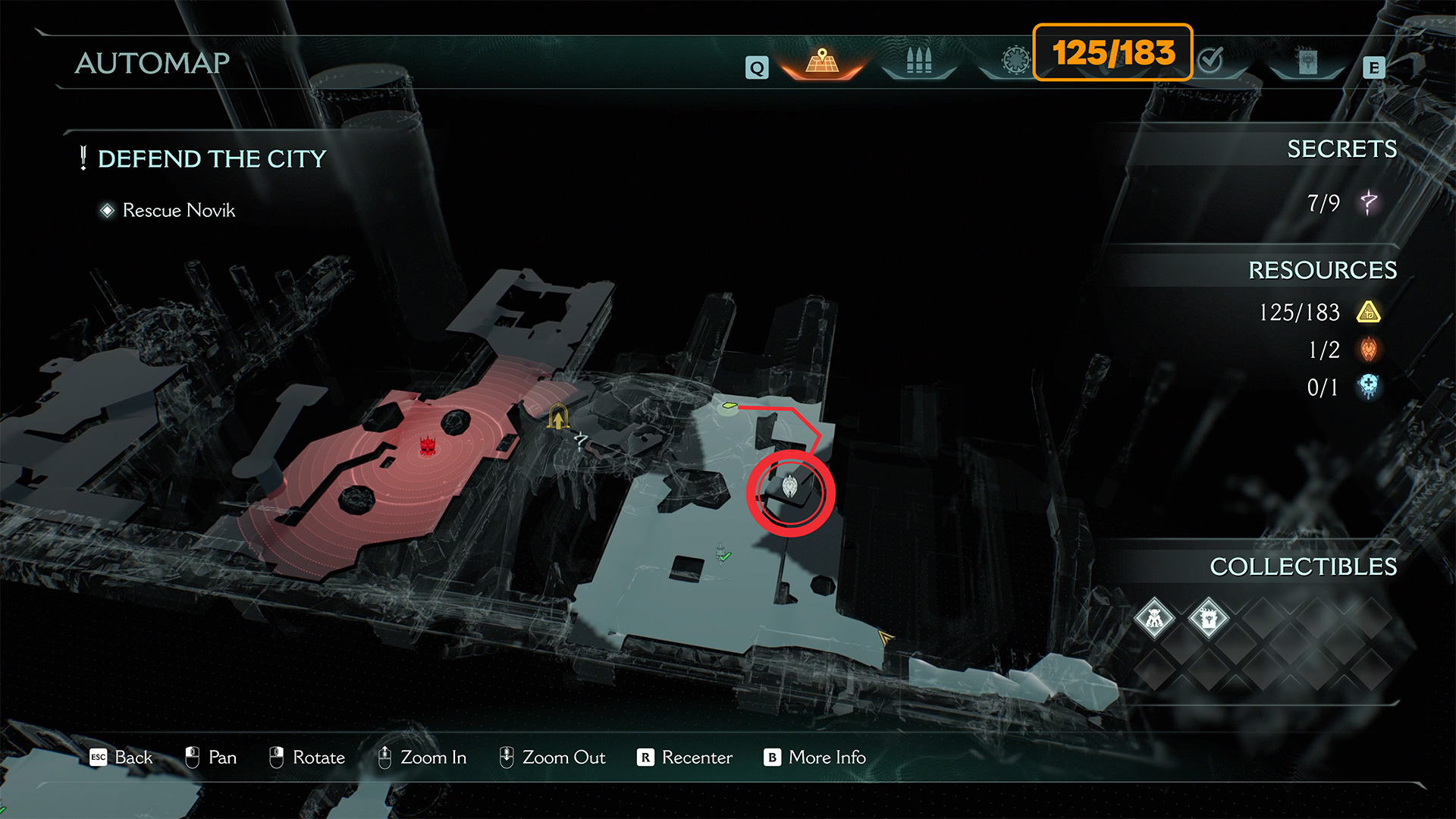
Task: Open the checkmark milestones tab
Action: coord(1211,60)
